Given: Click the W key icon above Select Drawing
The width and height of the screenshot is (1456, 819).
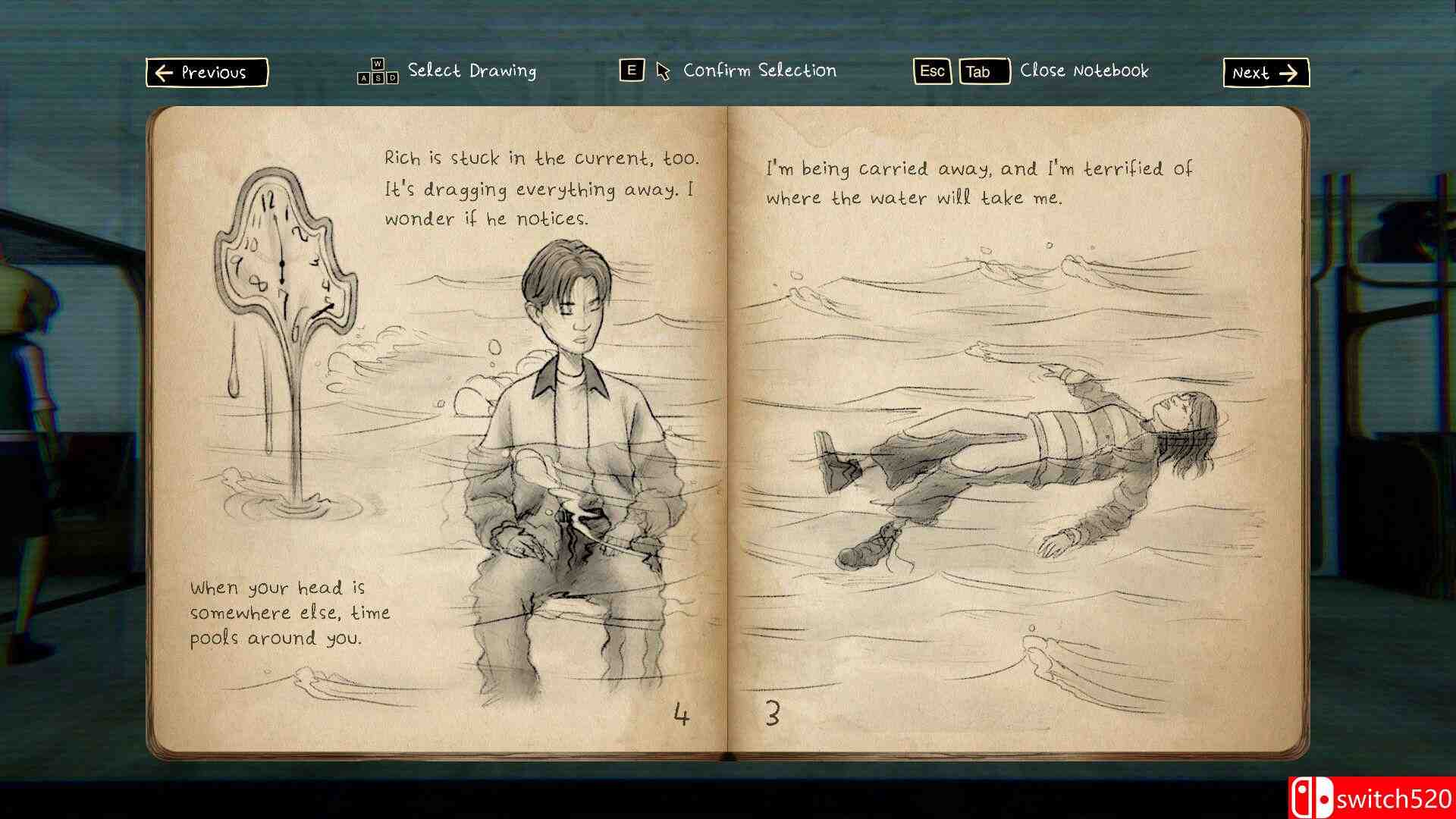Looking at the screenshot, I should click(x=378, y=64).
